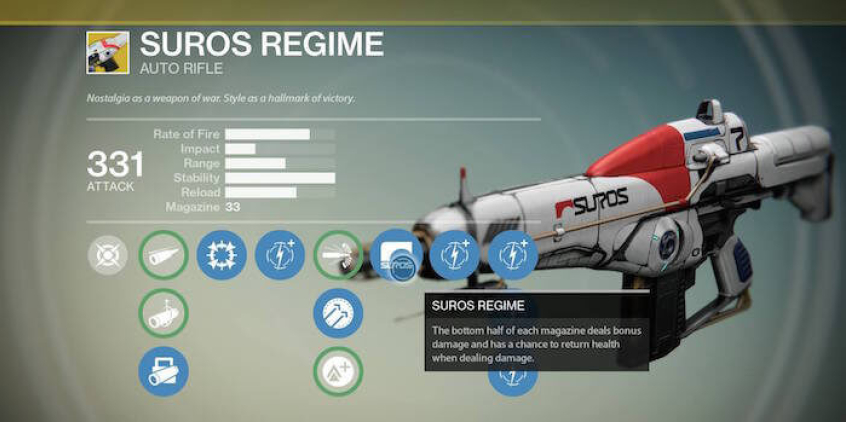Screen dimensions: 846x422
Task: Select the Suros Regime exotic perk node
Action: click(396, 255)
